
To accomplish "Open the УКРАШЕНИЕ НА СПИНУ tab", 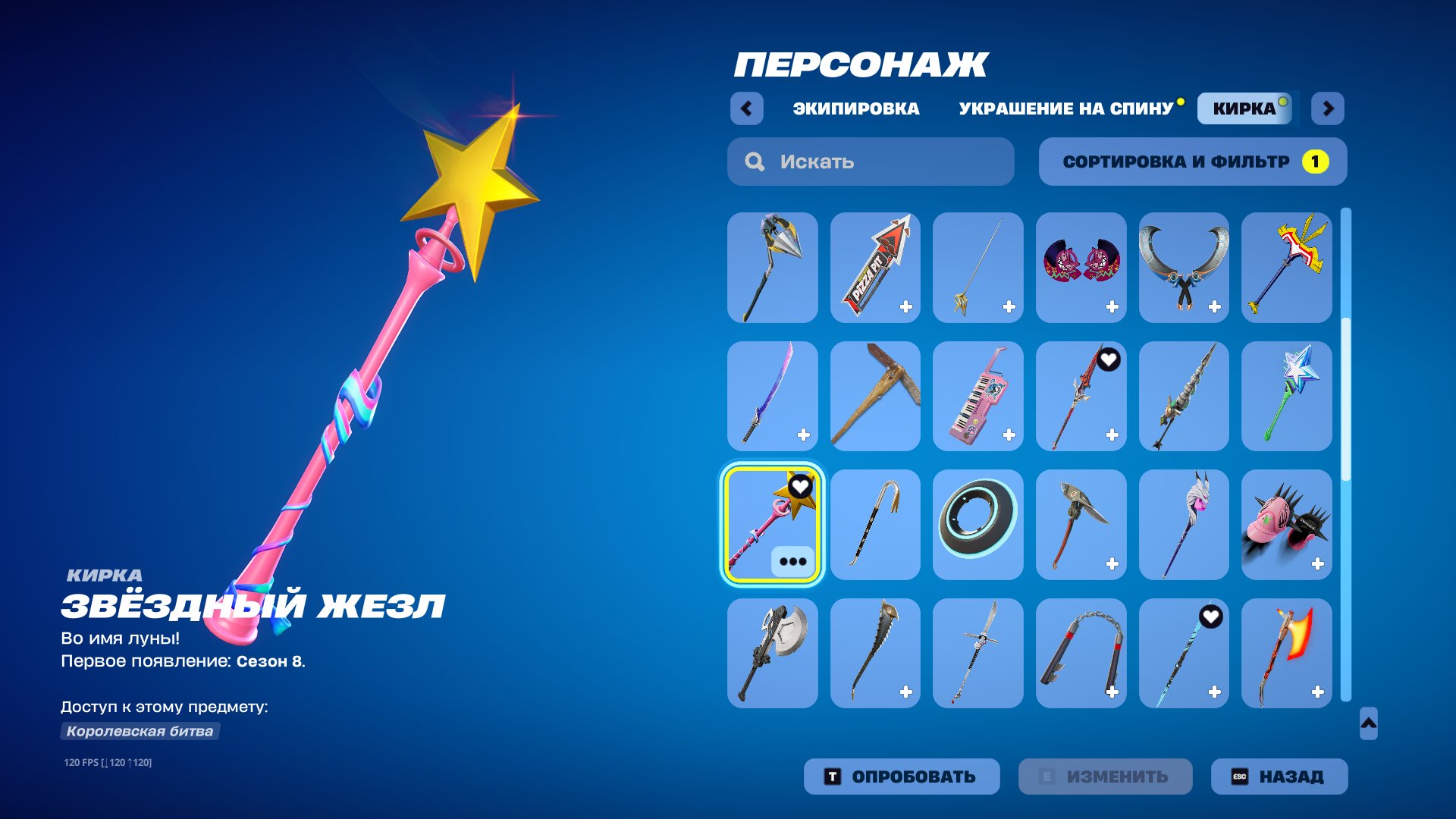I will point(1065,108).
